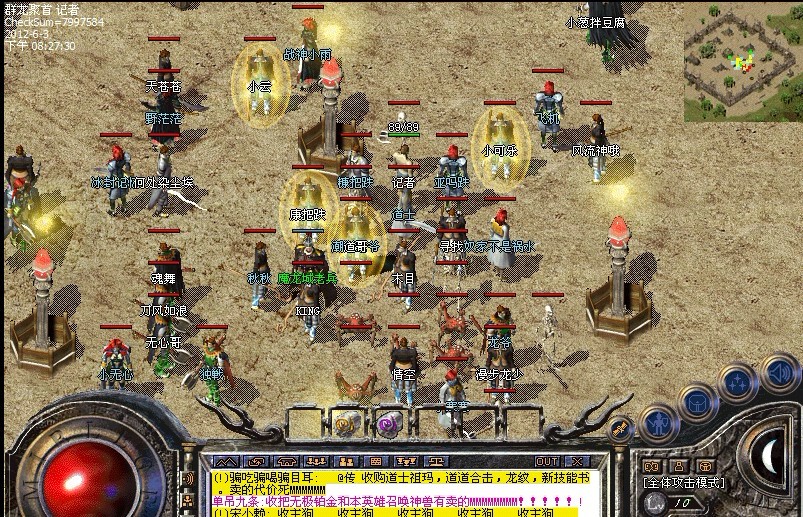Click the orange sound-wave icon beside chat

187,479
